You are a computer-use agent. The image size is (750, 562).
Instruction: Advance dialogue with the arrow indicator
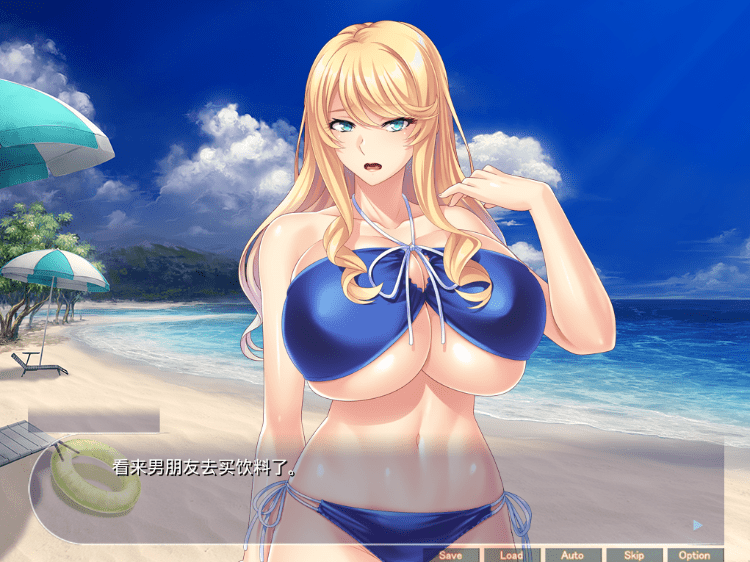click(x=697, y=524)
